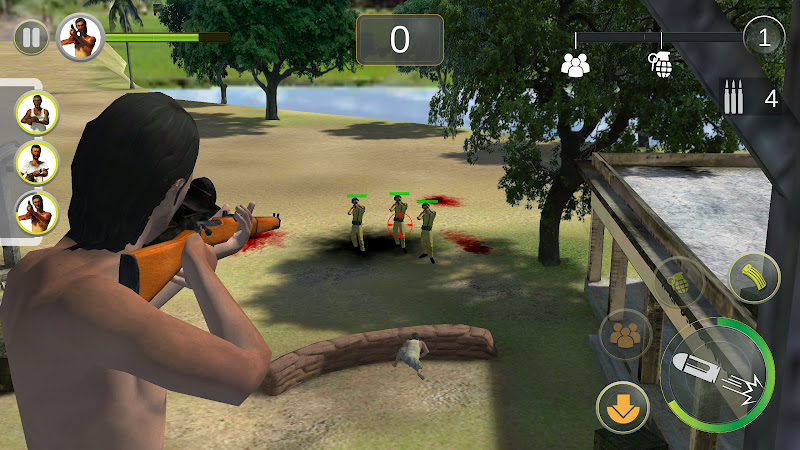This screenshot has width=800, height=450.
Task: Reload with the yellow magazine button
Action: click(754, 277)
